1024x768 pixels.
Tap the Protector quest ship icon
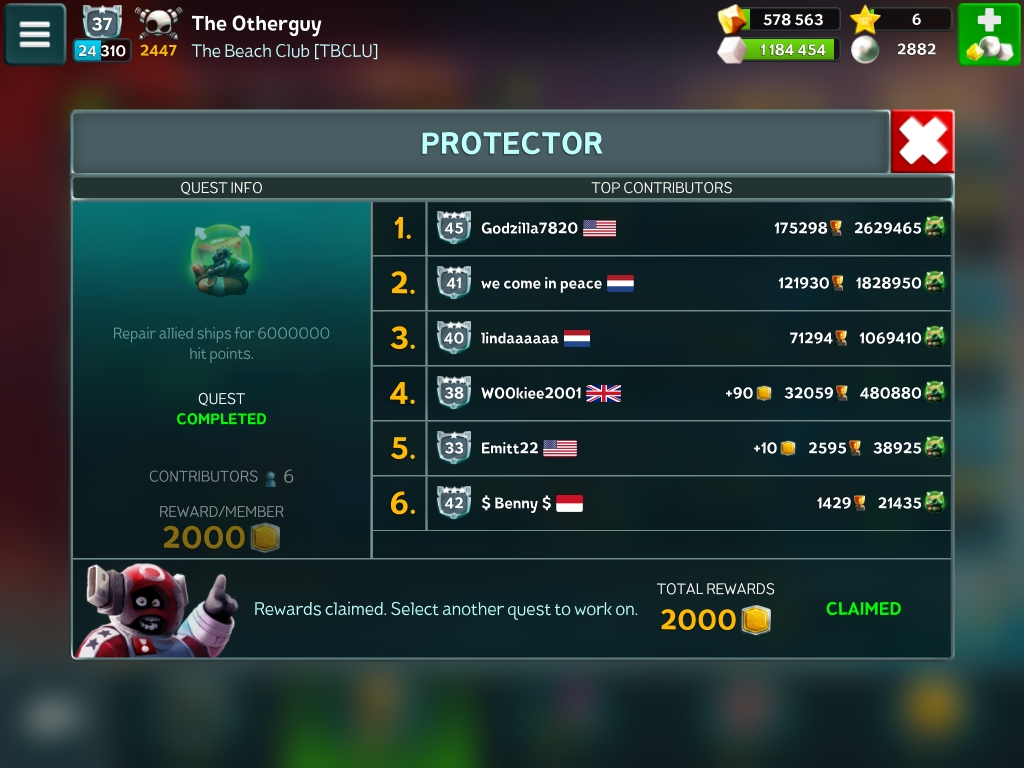pos(220,260)
